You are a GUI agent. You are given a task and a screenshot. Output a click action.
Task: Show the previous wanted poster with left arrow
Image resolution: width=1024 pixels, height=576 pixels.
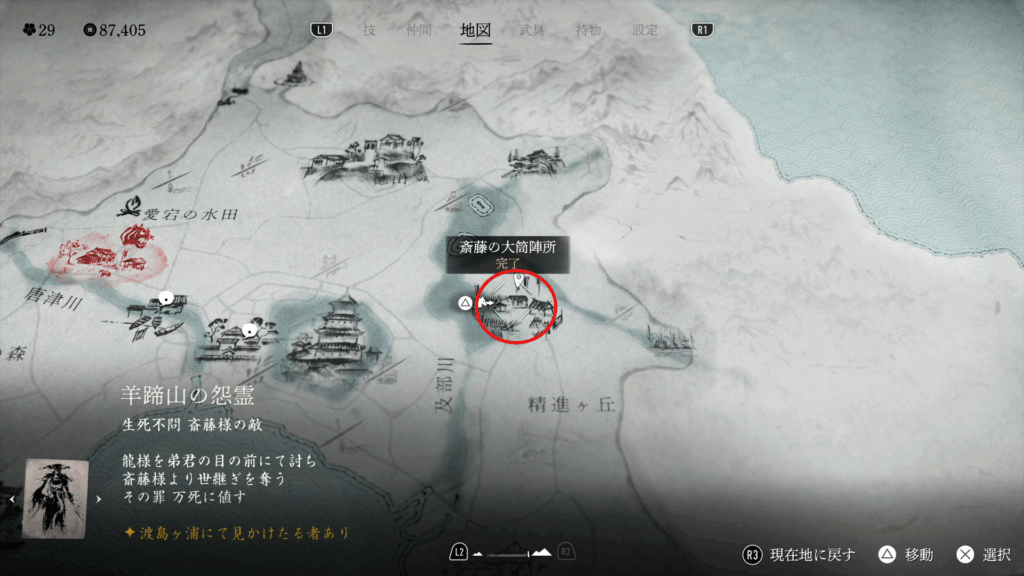point(12,497)
